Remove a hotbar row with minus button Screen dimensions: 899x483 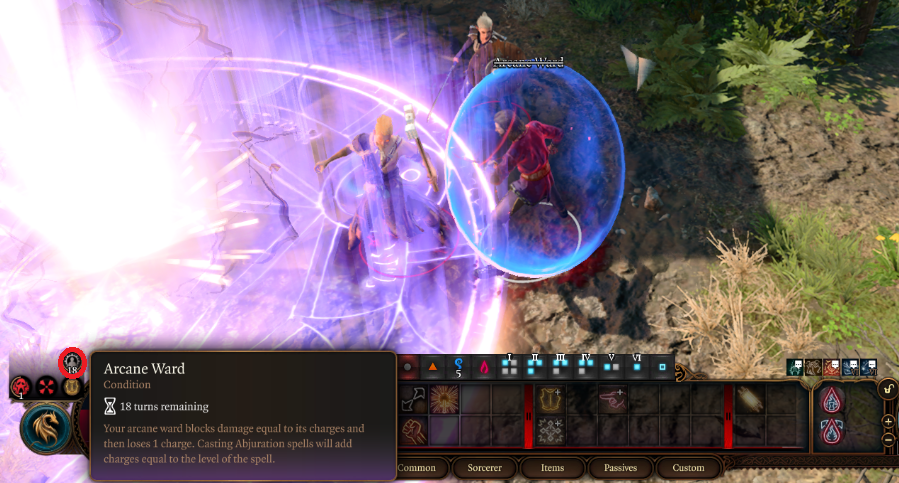click(888, 440)
